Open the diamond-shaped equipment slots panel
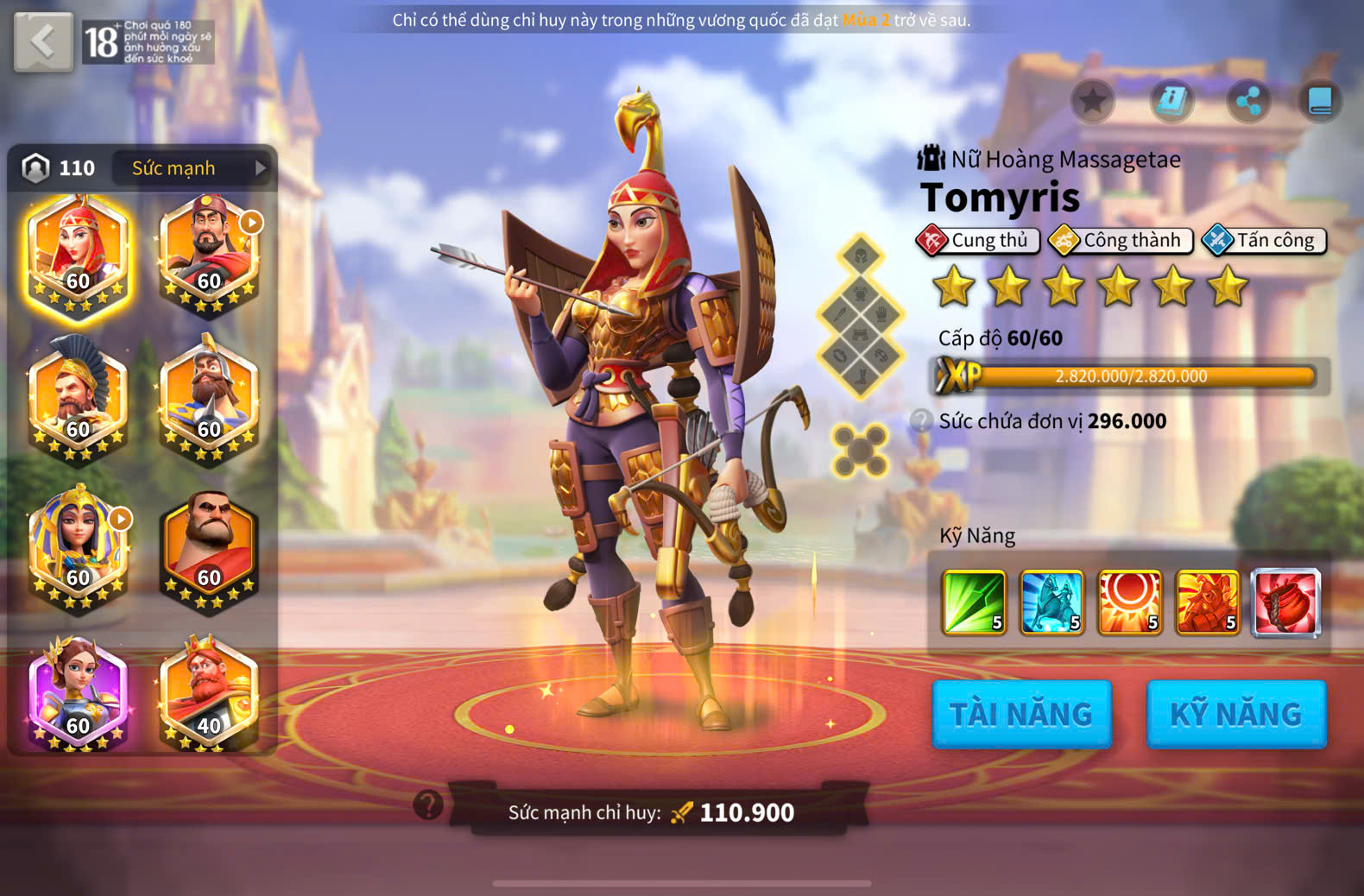Screen dimensions: 1364x896 [861, 315]
